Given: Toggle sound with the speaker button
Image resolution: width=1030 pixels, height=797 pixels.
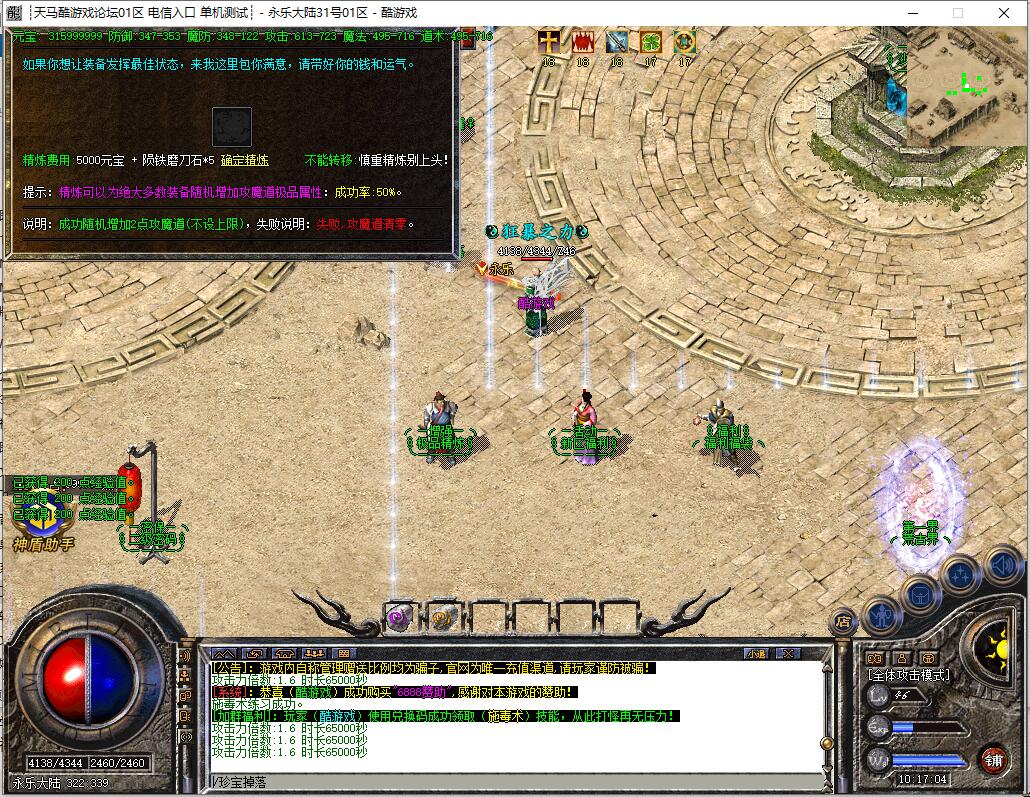Looking at the screenshot, I should tap(1002, 566).
